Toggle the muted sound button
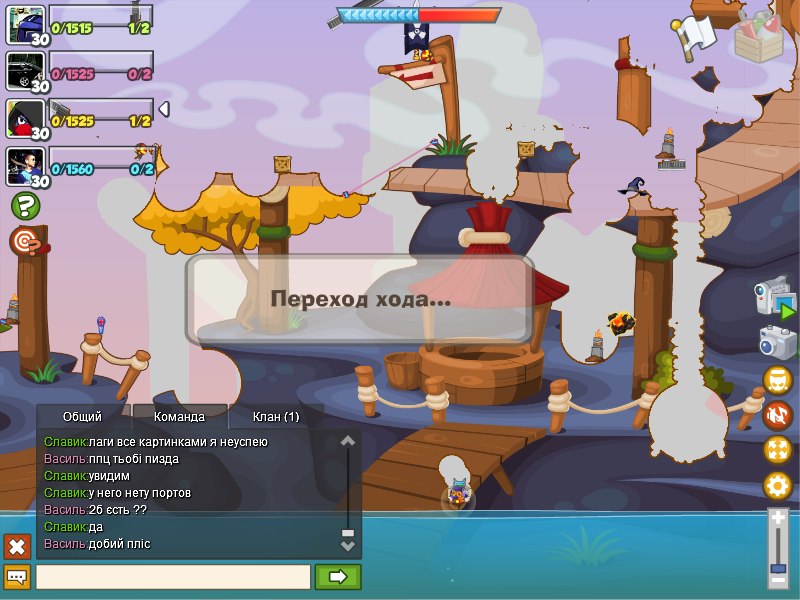This screenshot has width=800, height=600. point(777,414)
